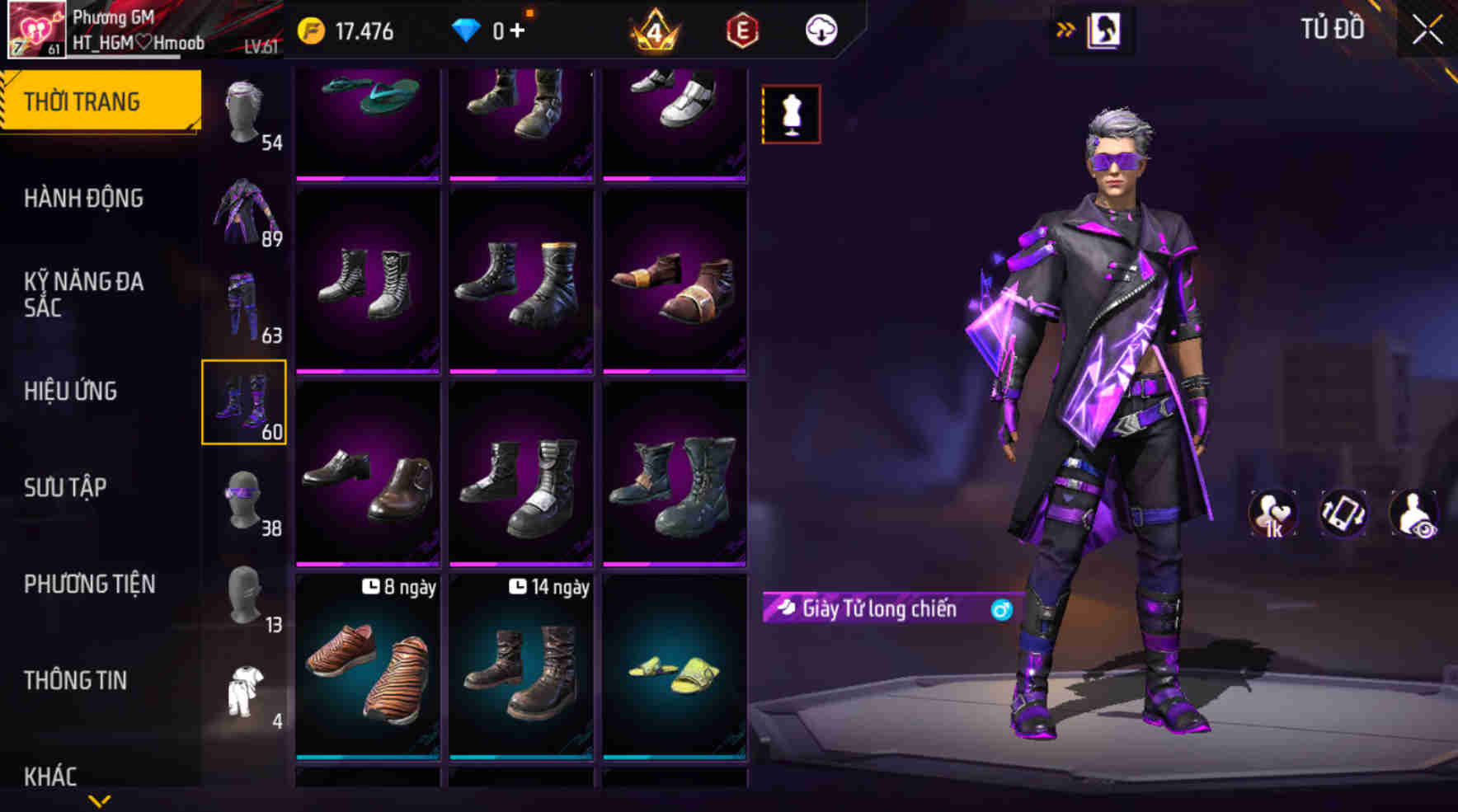The width and height of the screenshot is (1458, 812).
Task: Open the HT_HGM player profile avatar
Action: click(35, 31)
